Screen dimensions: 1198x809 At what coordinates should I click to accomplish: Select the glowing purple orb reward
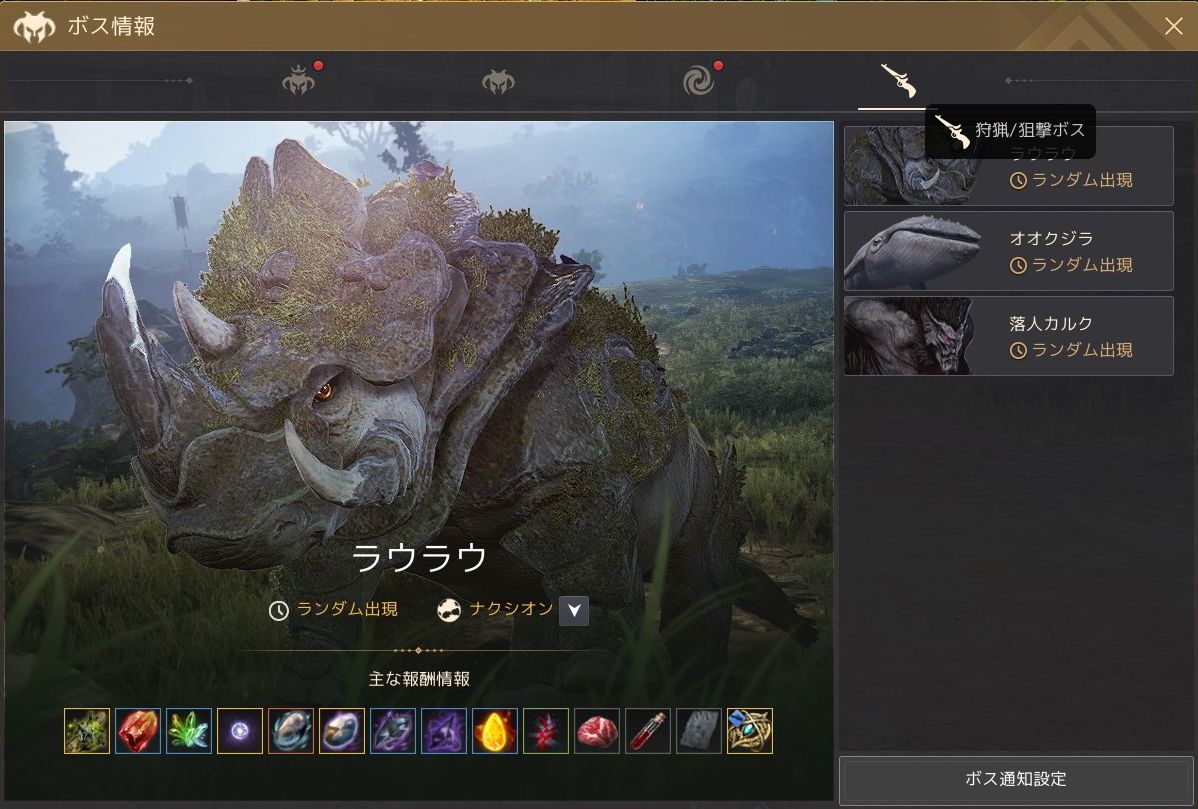pos(240,731)
